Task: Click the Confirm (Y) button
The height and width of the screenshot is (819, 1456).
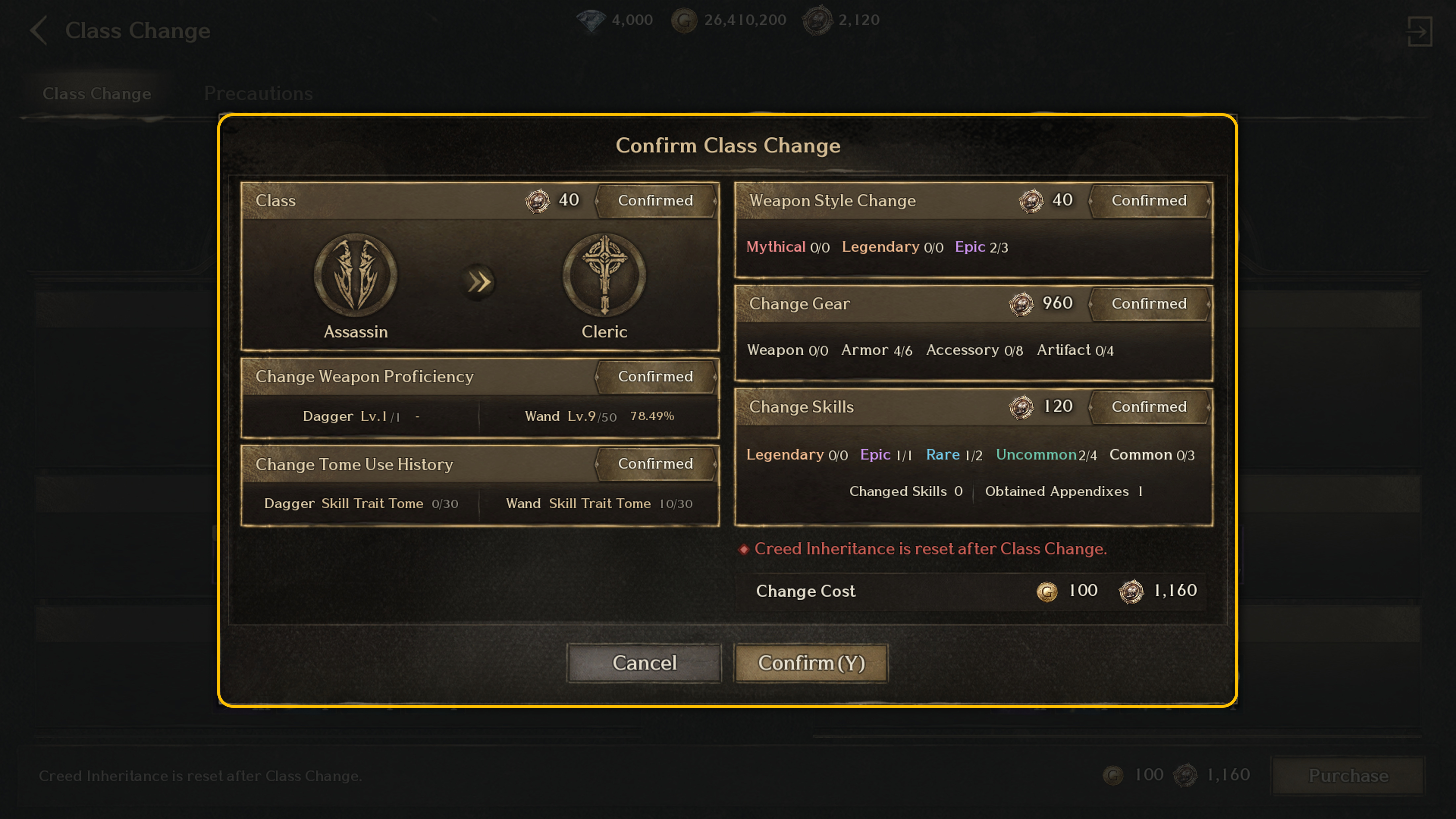Action: (x=811, y=663)
